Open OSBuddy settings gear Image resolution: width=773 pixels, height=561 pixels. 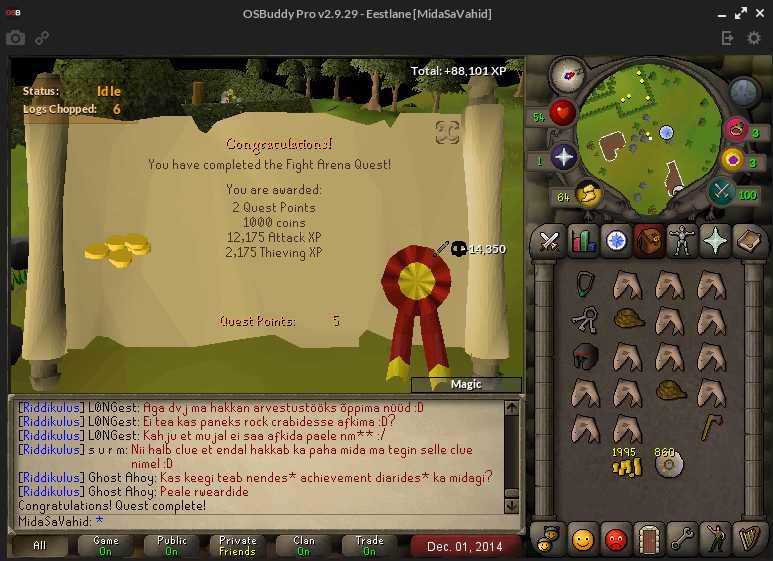tap(754, 38)
